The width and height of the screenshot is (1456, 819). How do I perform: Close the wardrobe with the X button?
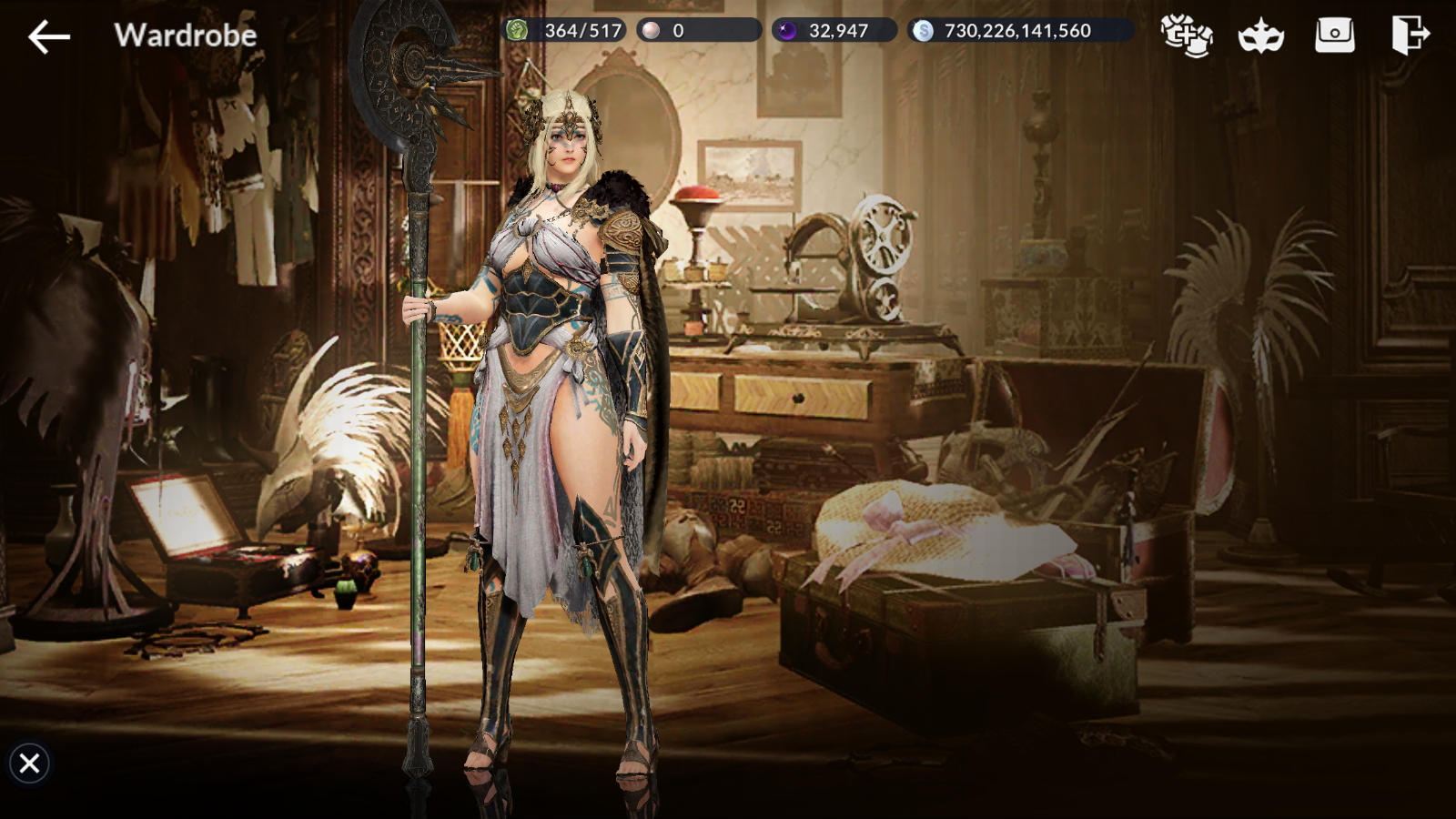point(29,763)
